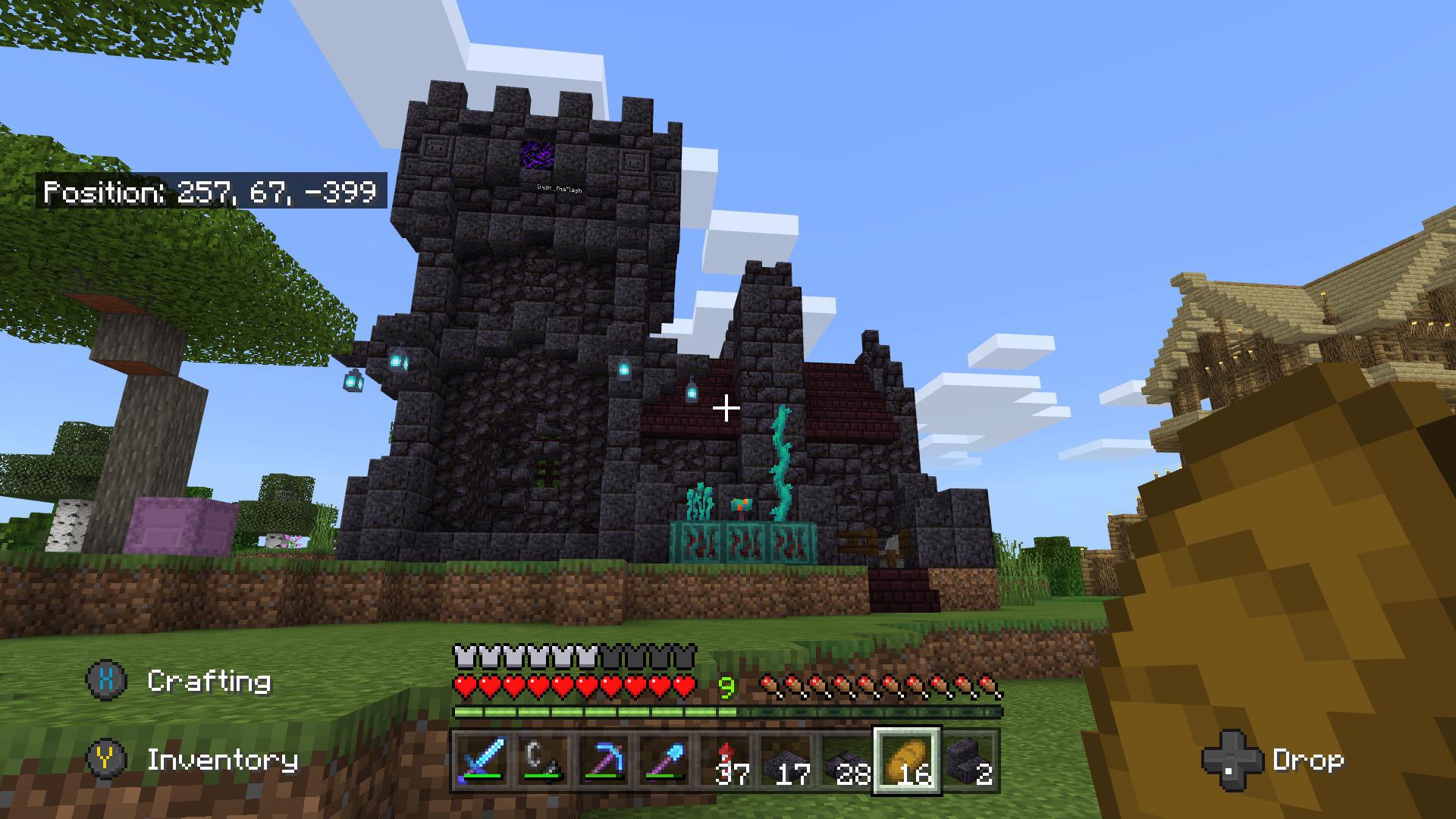
Task: Activate the Drop item control
Action: pyautogui.click(x=1308, y=759)
